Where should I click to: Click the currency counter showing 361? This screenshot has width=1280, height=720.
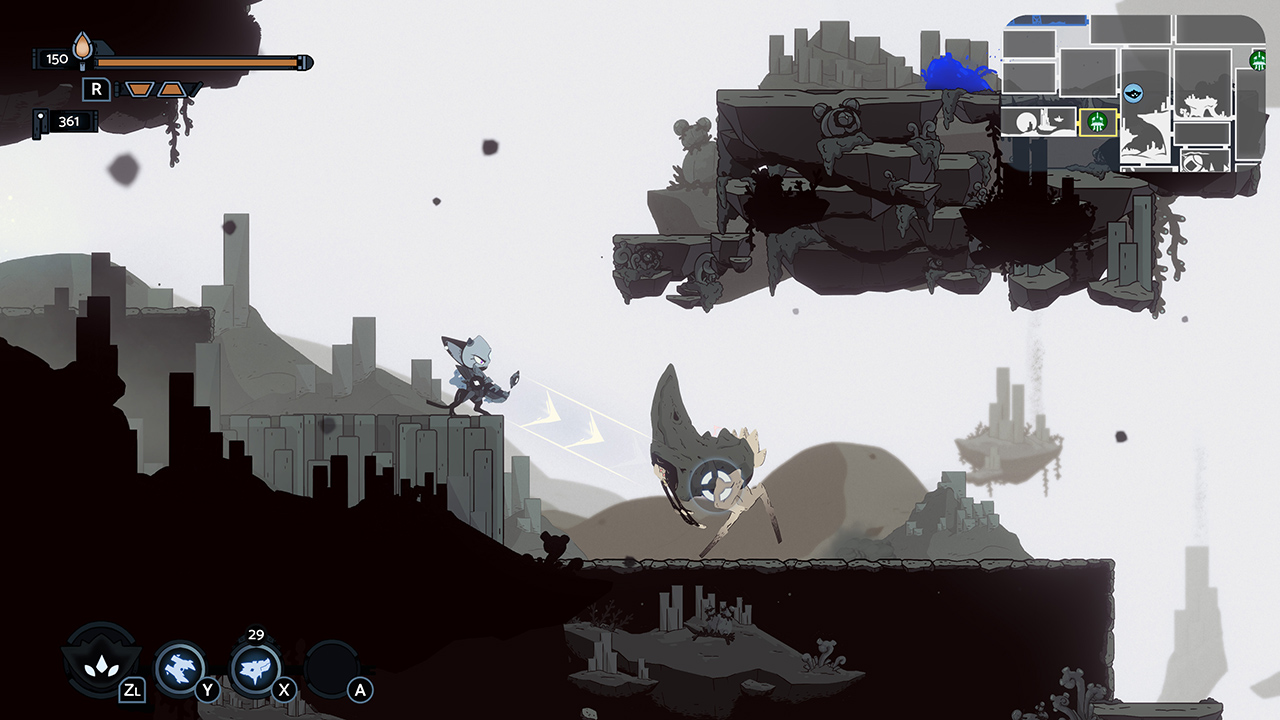tap(69, 121)
